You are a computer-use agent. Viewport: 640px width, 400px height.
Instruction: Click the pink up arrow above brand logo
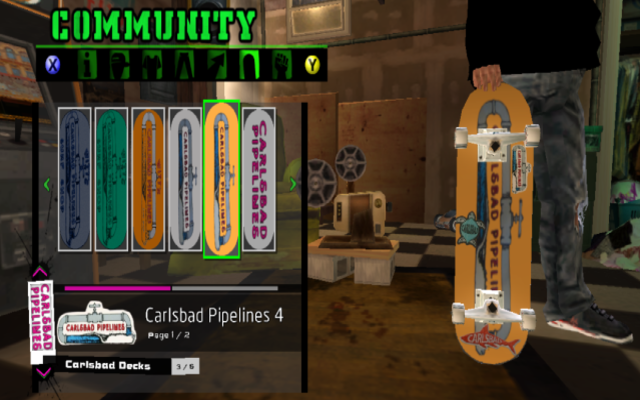point(39,271)
